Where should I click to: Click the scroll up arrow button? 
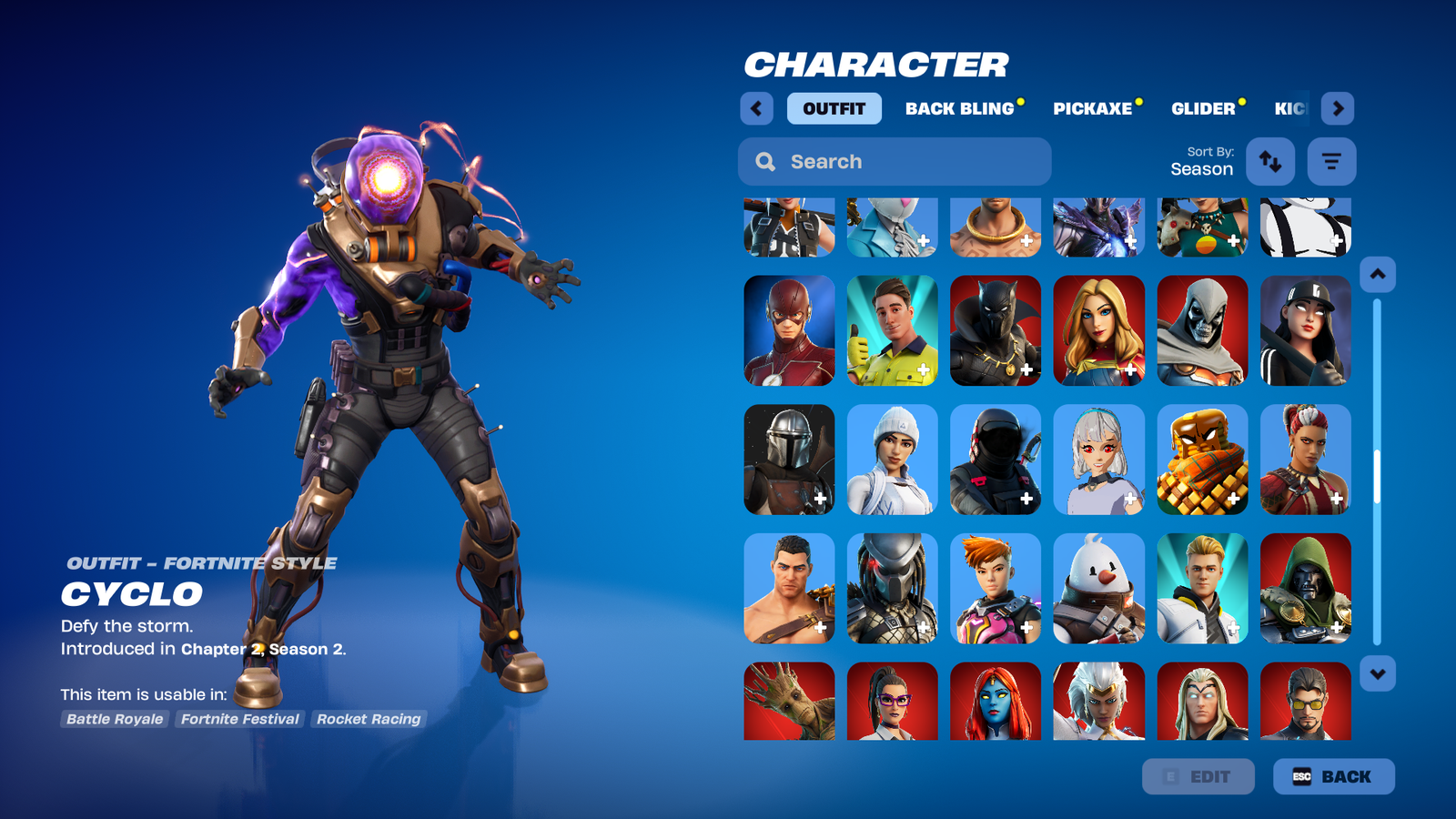pos(1378,274)
